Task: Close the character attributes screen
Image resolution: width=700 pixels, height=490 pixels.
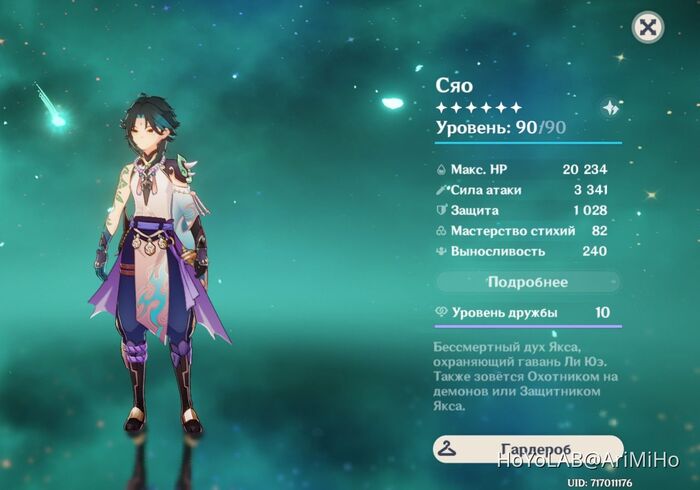Action: pos(649,27)
